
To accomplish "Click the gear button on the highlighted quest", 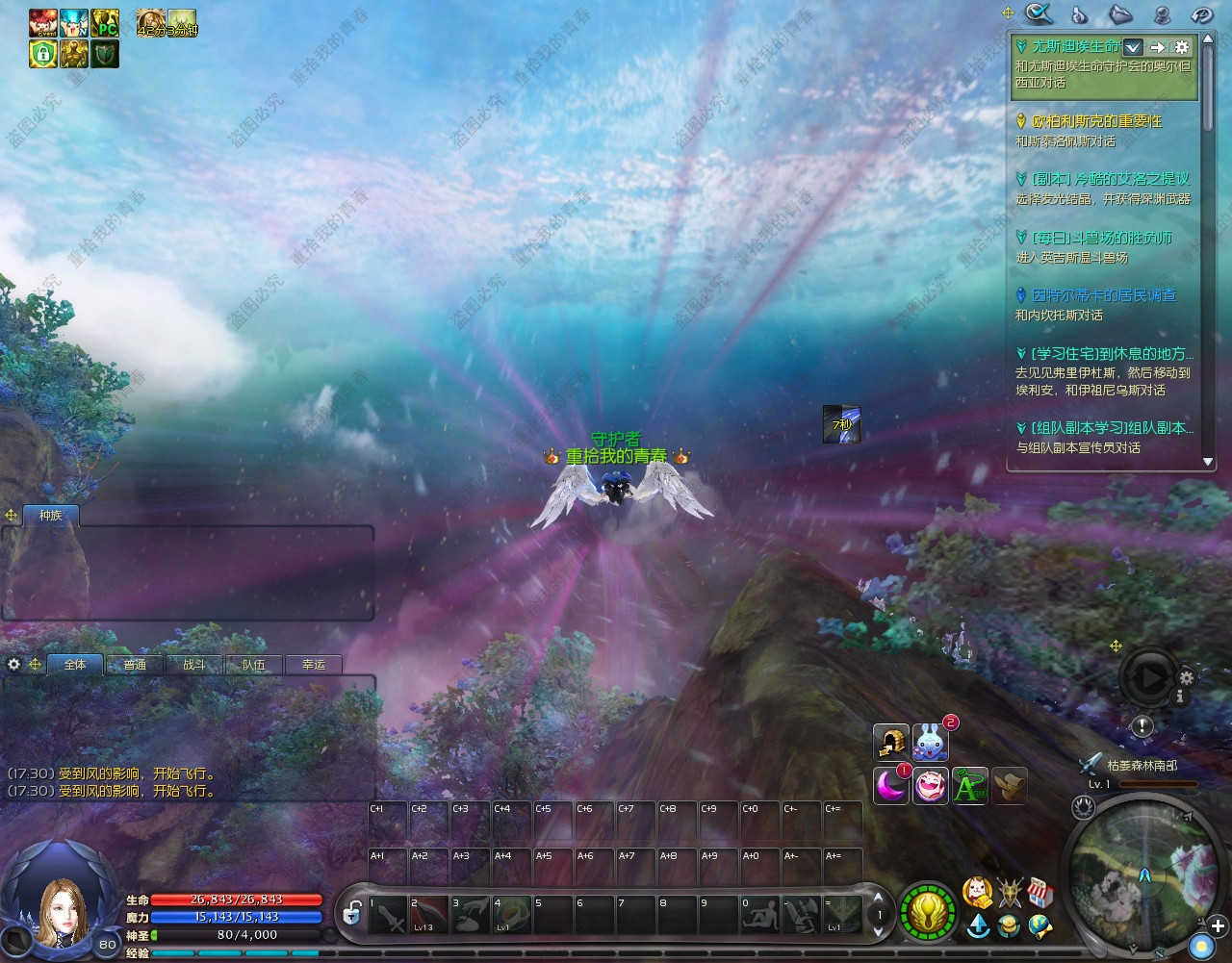I will pyautogui.click(x=1182, y=47).
